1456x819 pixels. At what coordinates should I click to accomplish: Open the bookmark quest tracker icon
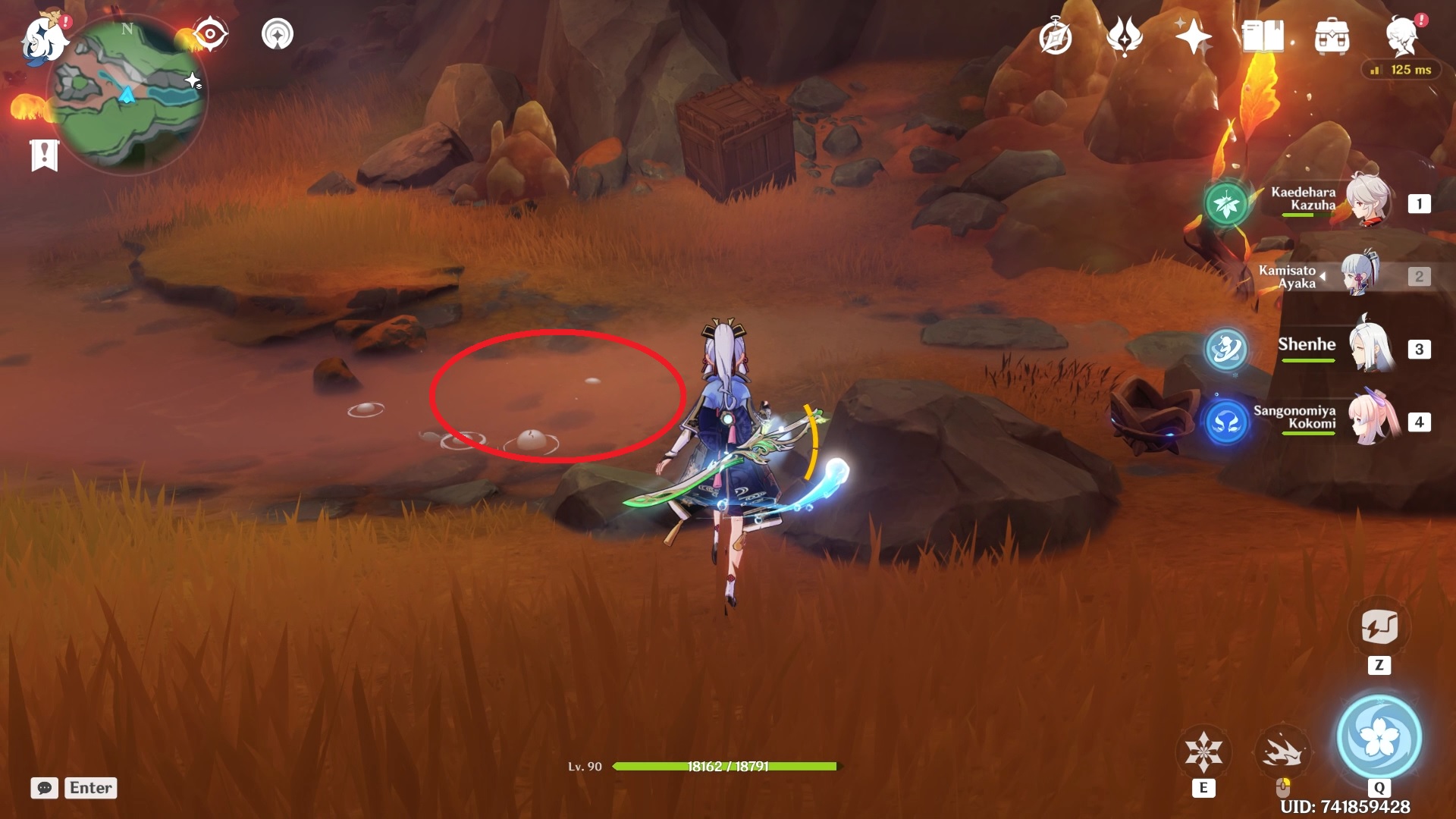click(45, 155)
